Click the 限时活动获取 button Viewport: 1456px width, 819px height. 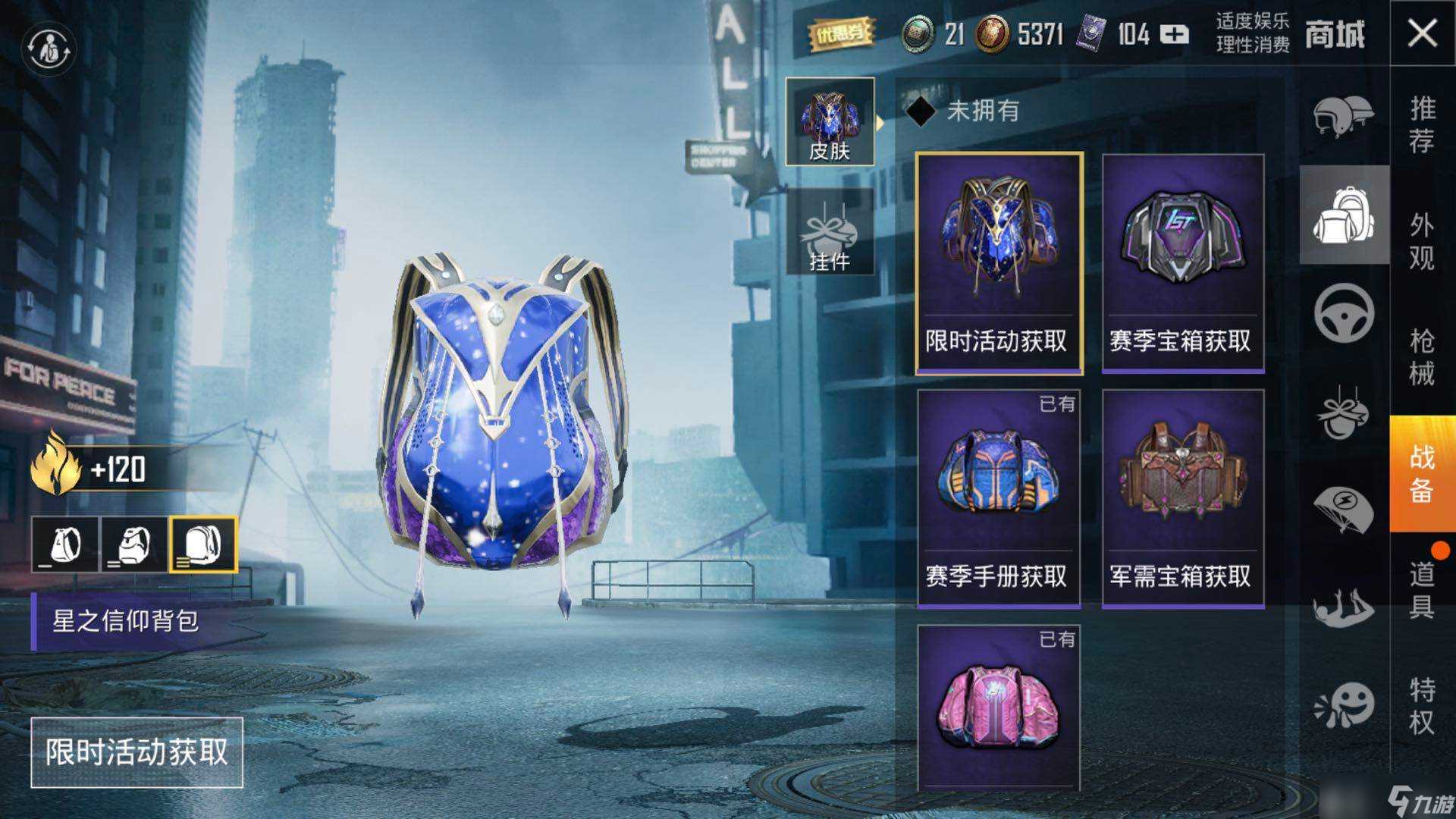(x=136, y=752)
